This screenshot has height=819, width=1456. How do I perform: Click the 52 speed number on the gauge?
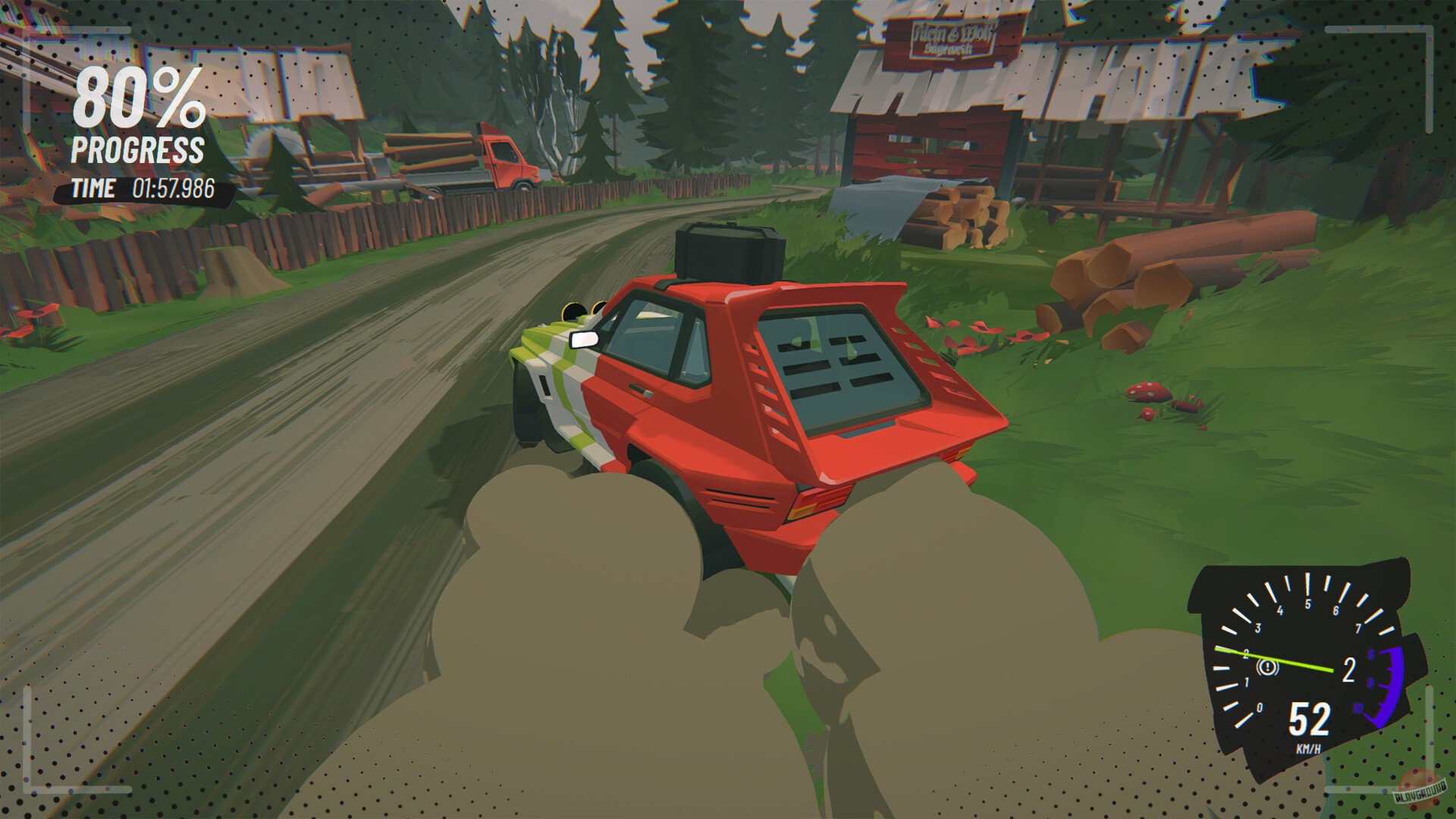1310,720
